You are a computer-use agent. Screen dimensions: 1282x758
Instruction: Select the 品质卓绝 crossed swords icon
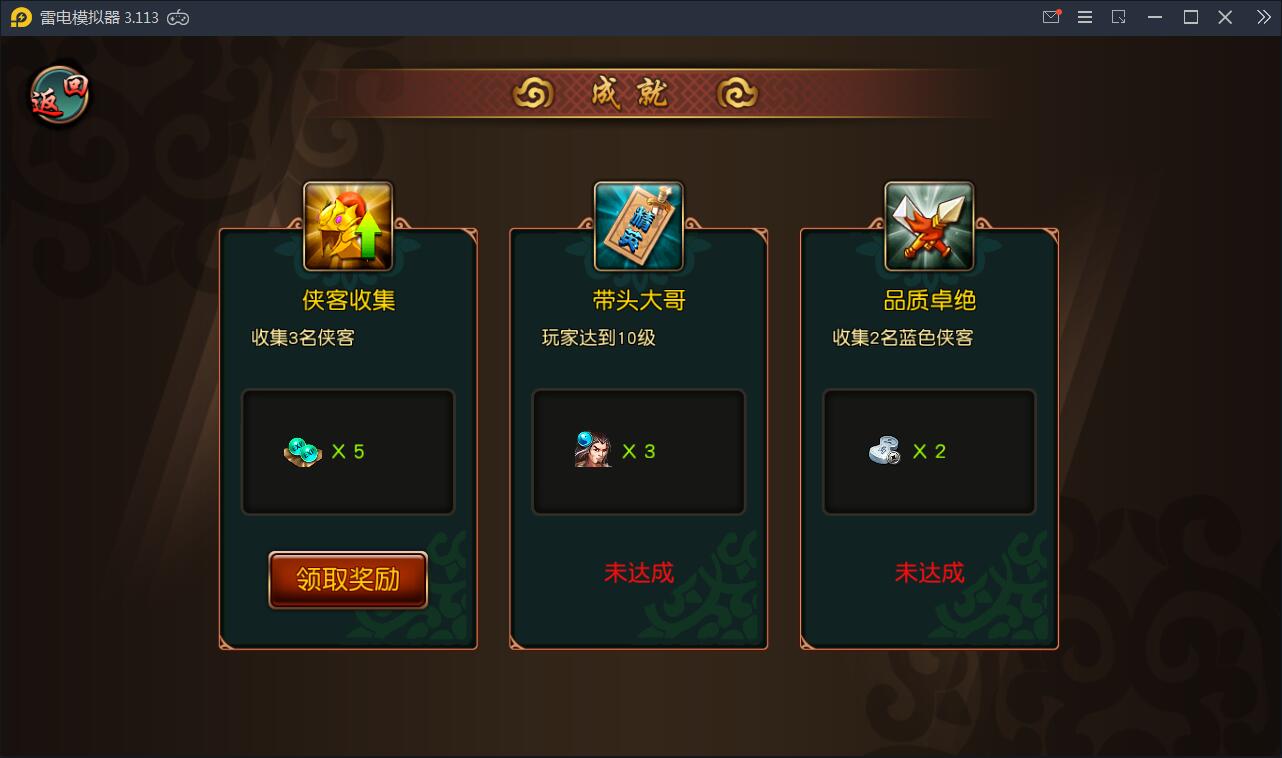928,225
